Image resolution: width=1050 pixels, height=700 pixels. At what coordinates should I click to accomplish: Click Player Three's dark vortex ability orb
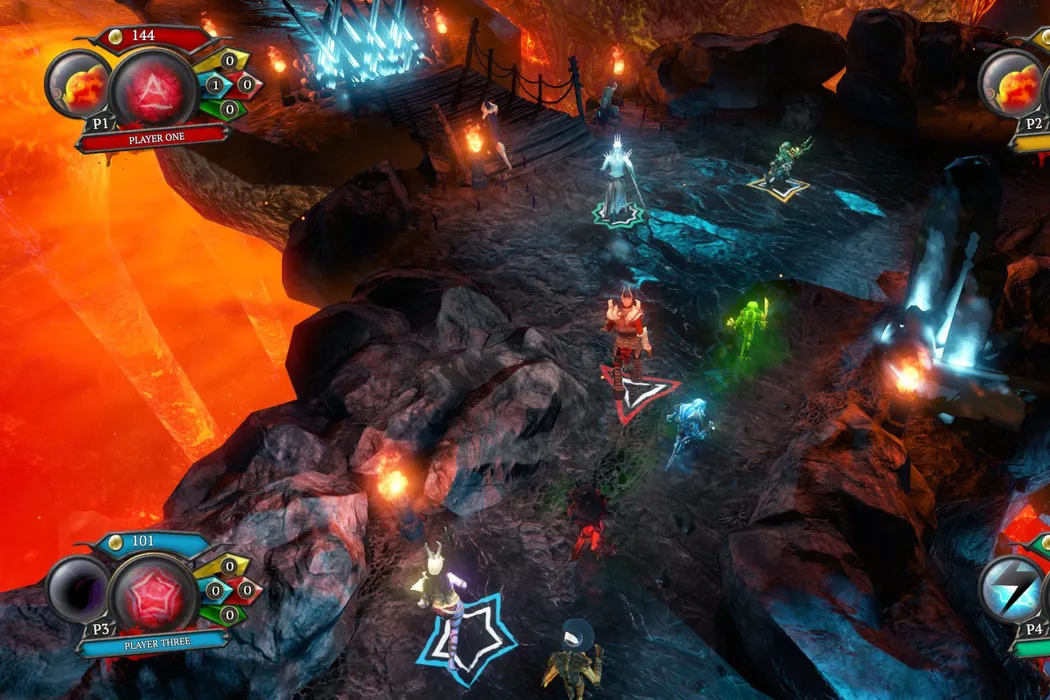(x=78, y=591)
